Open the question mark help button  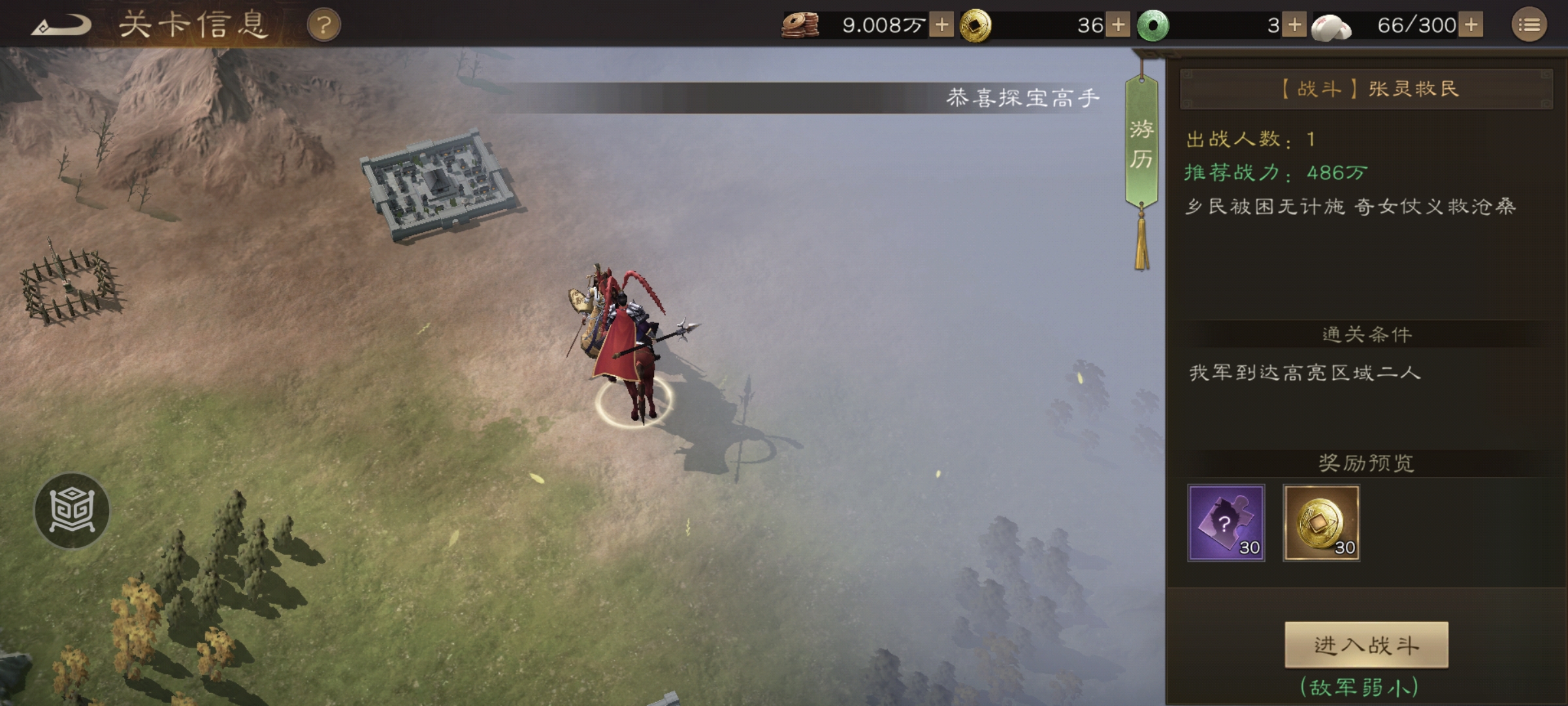[x=323, y=25]
